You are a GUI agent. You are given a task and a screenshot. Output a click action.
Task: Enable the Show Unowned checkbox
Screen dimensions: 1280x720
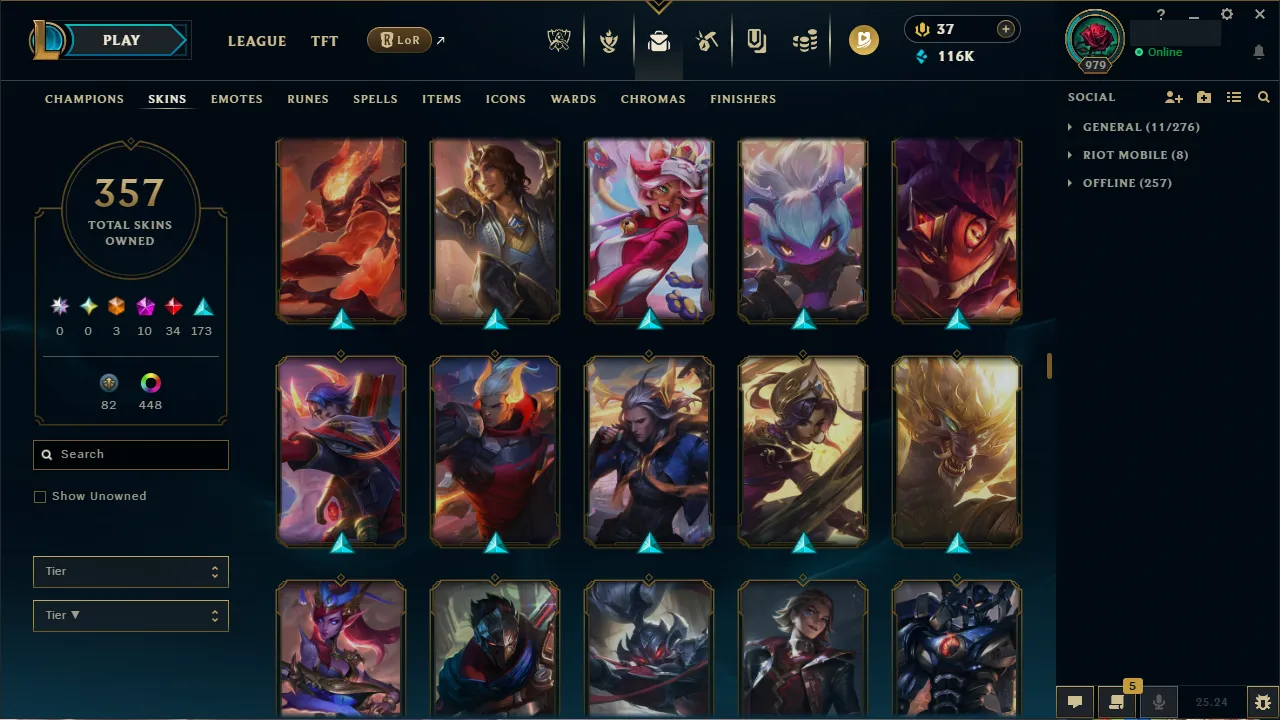coord(40,496)
